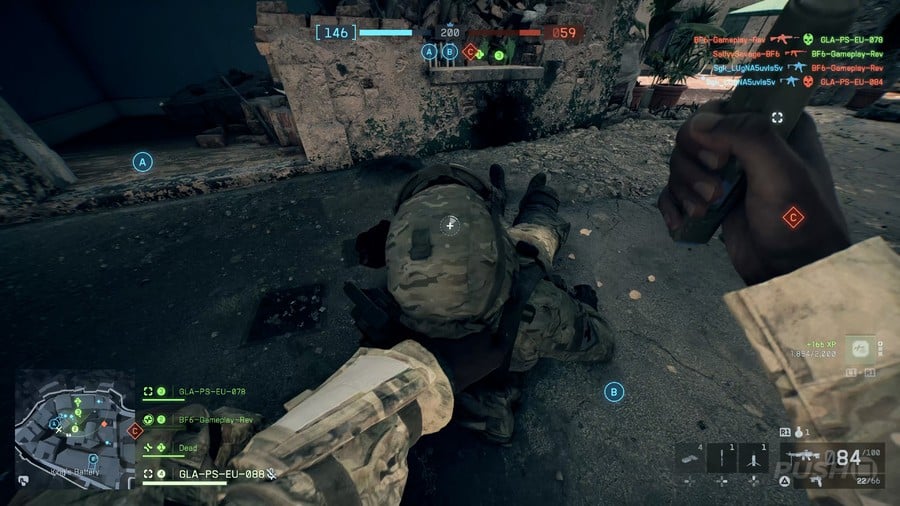Screen dimensions: 900x506
Task: Select the gadget slot with count 4
Action: tap(691, 458)
